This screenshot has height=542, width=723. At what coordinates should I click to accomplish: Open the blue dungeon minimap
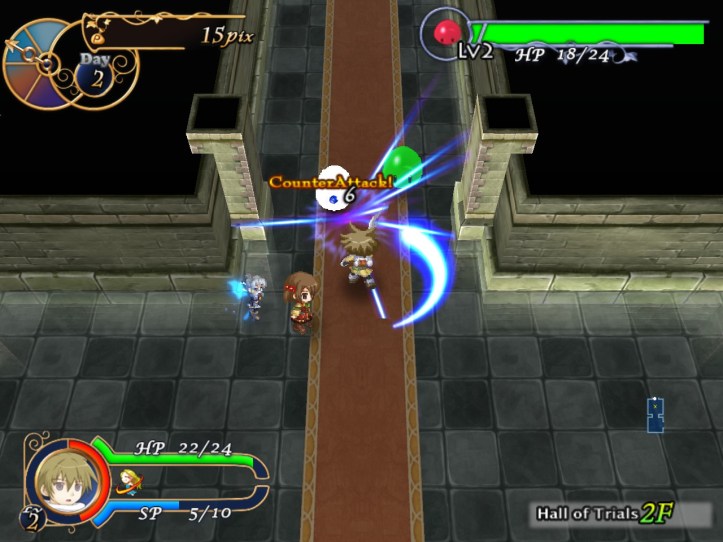tap(655, 415)
